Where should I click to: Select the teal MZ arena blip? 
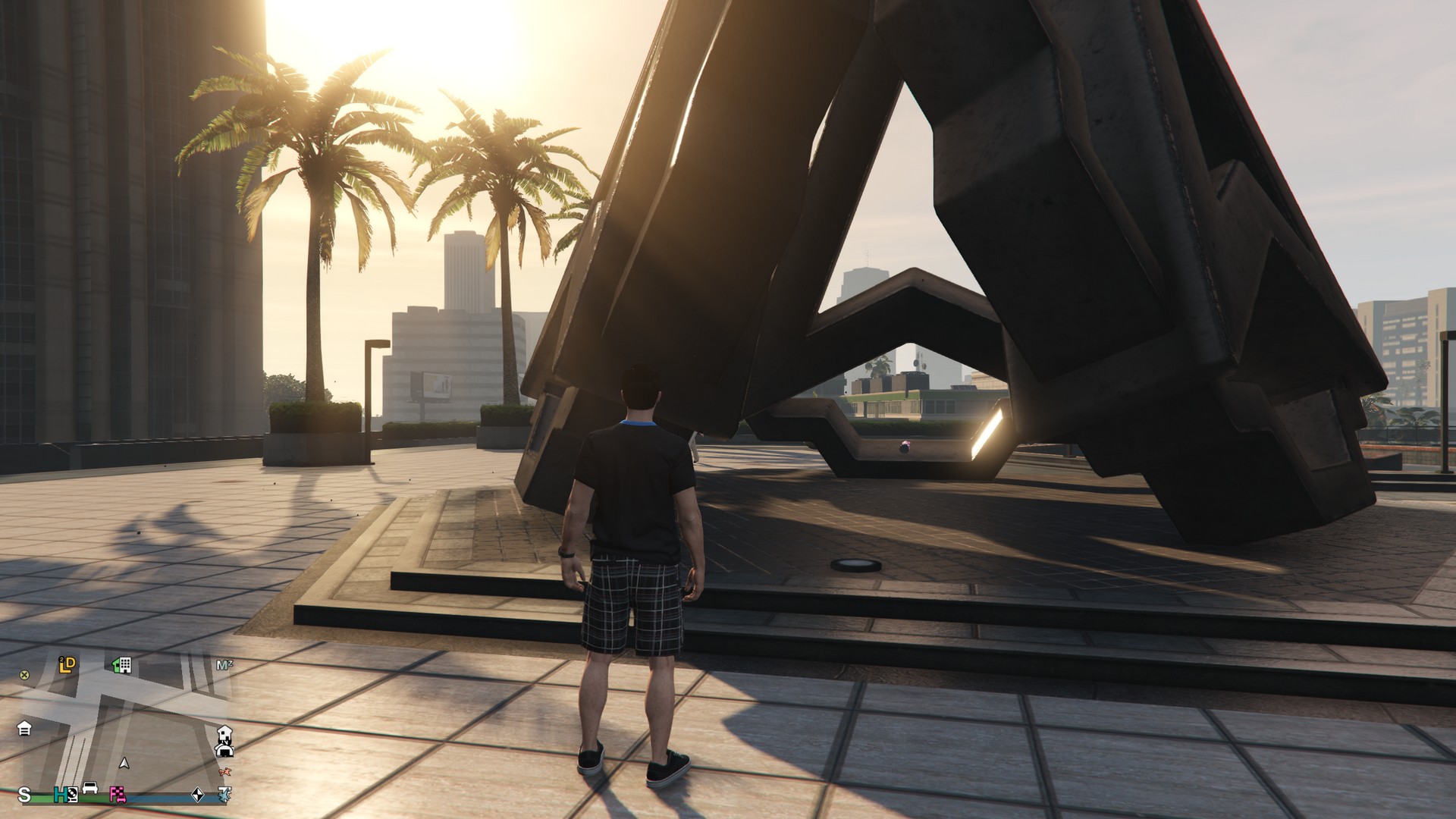point(225,665)
